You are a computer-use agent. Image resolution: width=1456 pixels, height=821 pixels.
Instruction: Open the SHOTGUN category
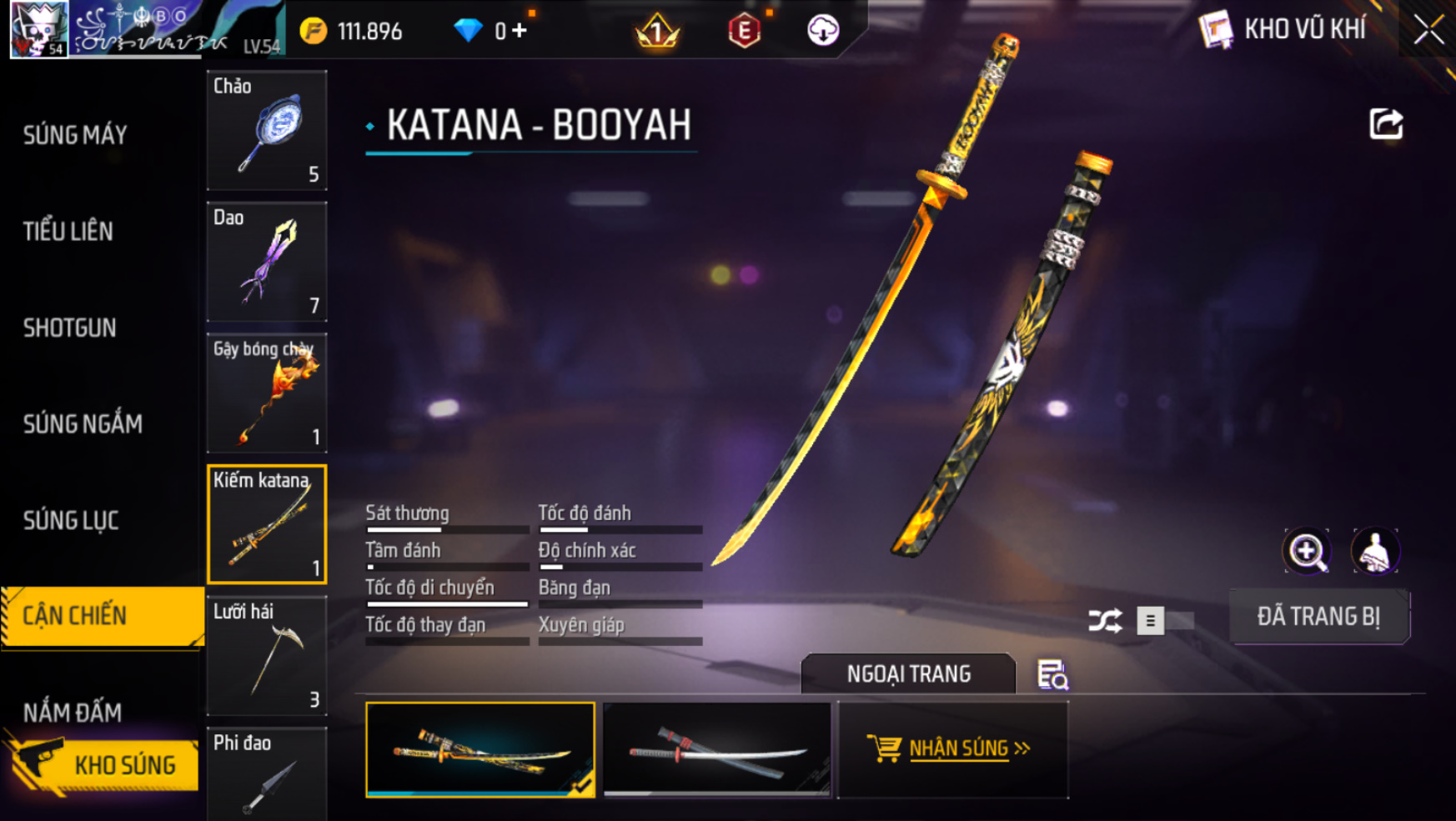coord(70,328)
